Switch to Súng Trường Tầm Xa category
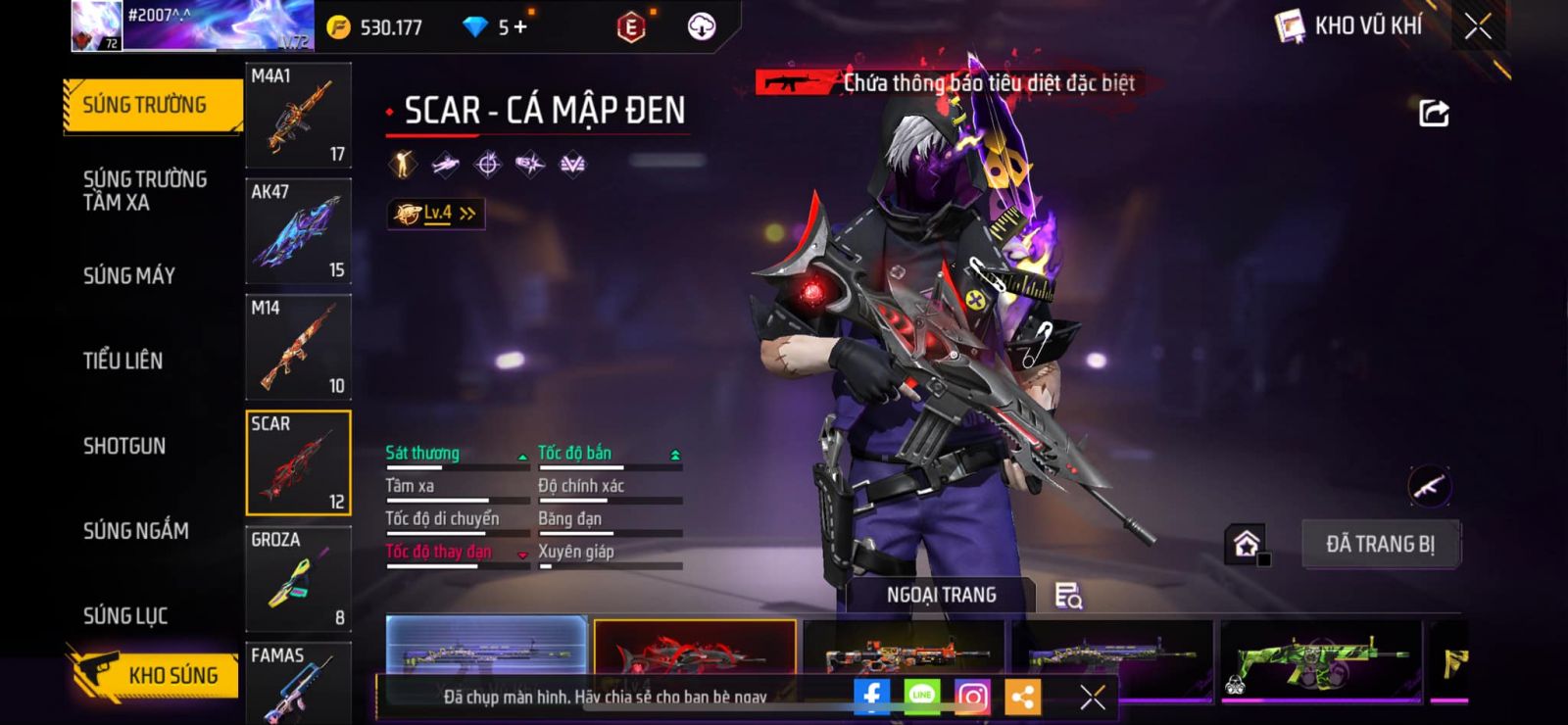The image size is (1568, 725). pyautogui.click(x=145, y=190)
